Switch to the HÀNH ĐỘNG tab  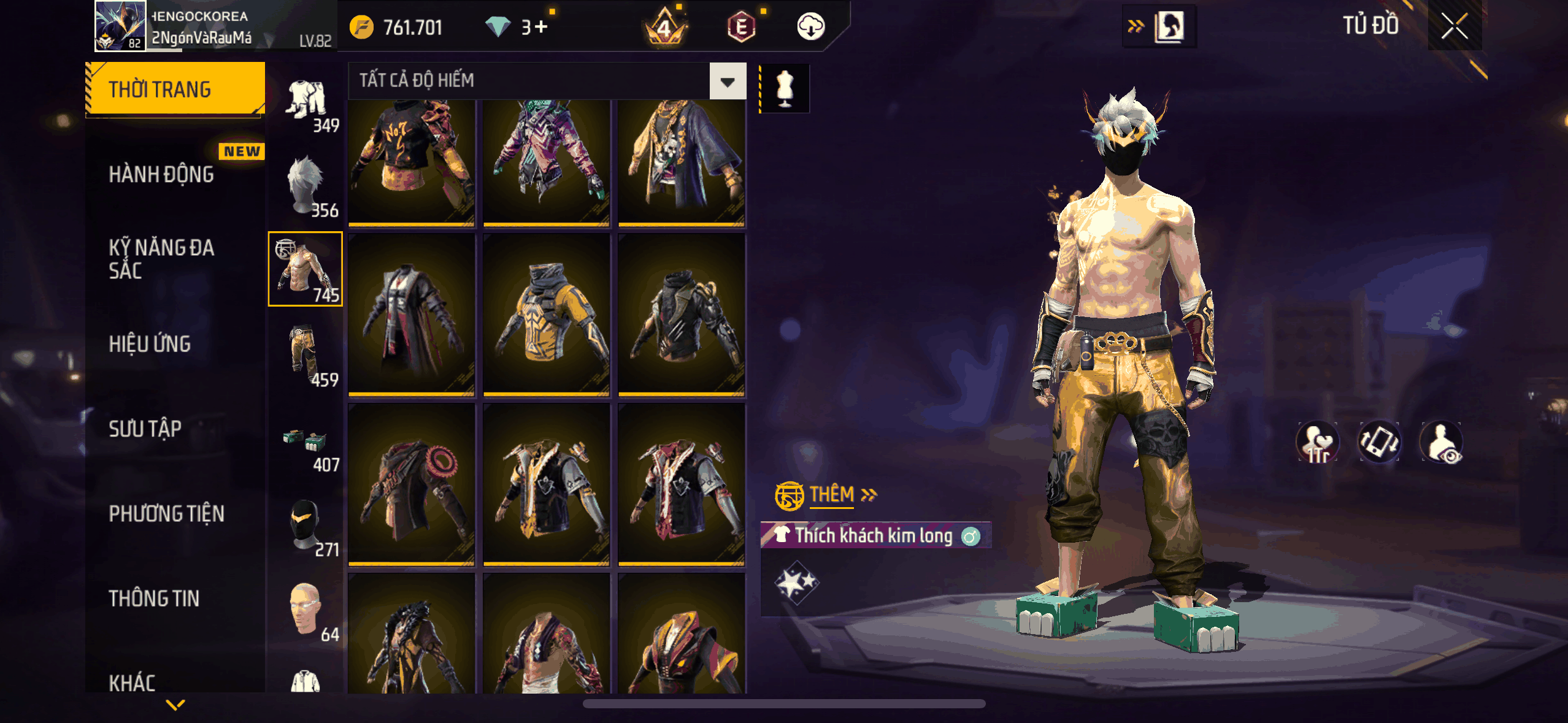pyautogui.click(x=162, y=175)
